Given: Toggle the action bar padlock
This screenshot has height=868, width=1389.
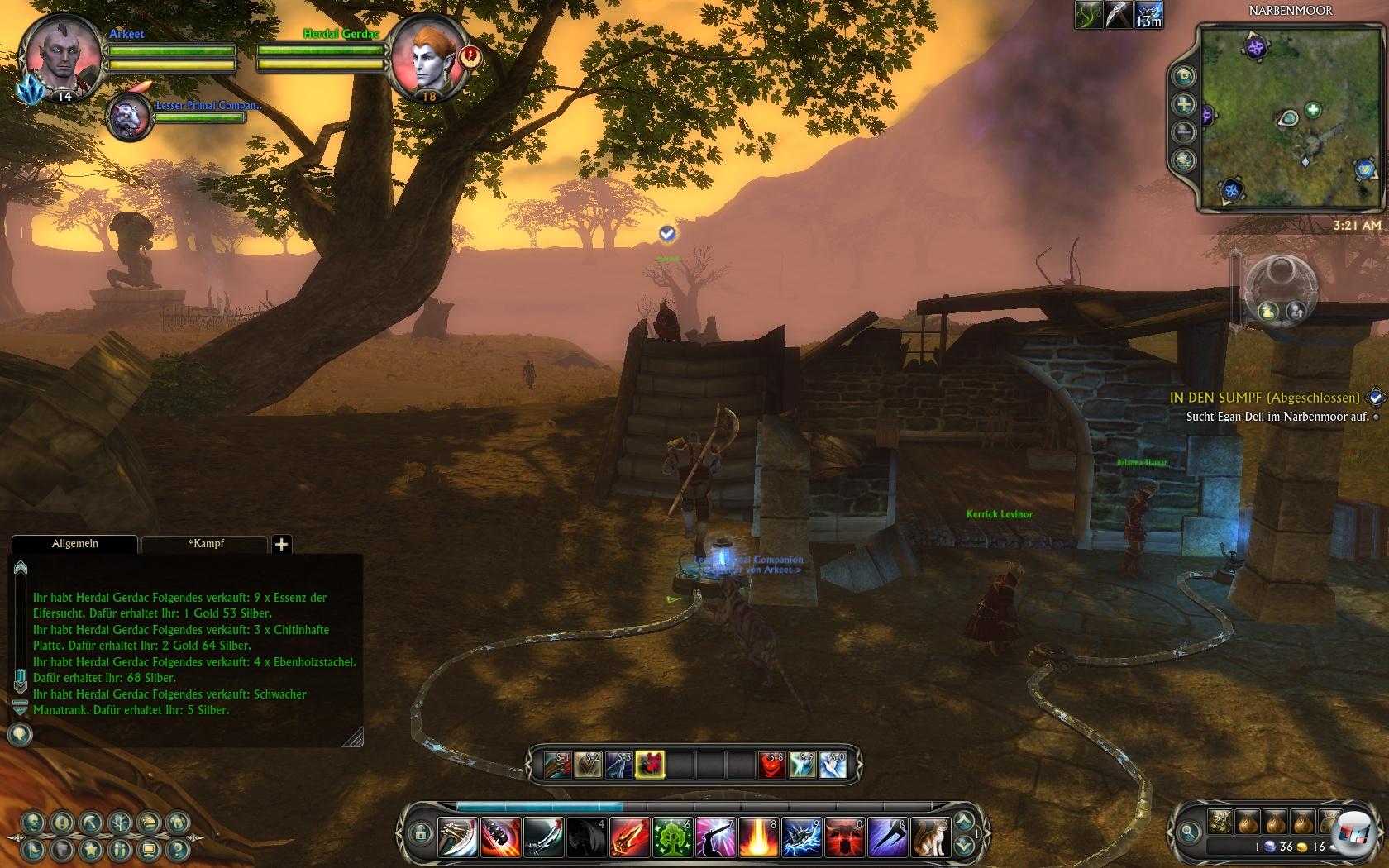Looking at the screenshot, I should tap(420, 832).
